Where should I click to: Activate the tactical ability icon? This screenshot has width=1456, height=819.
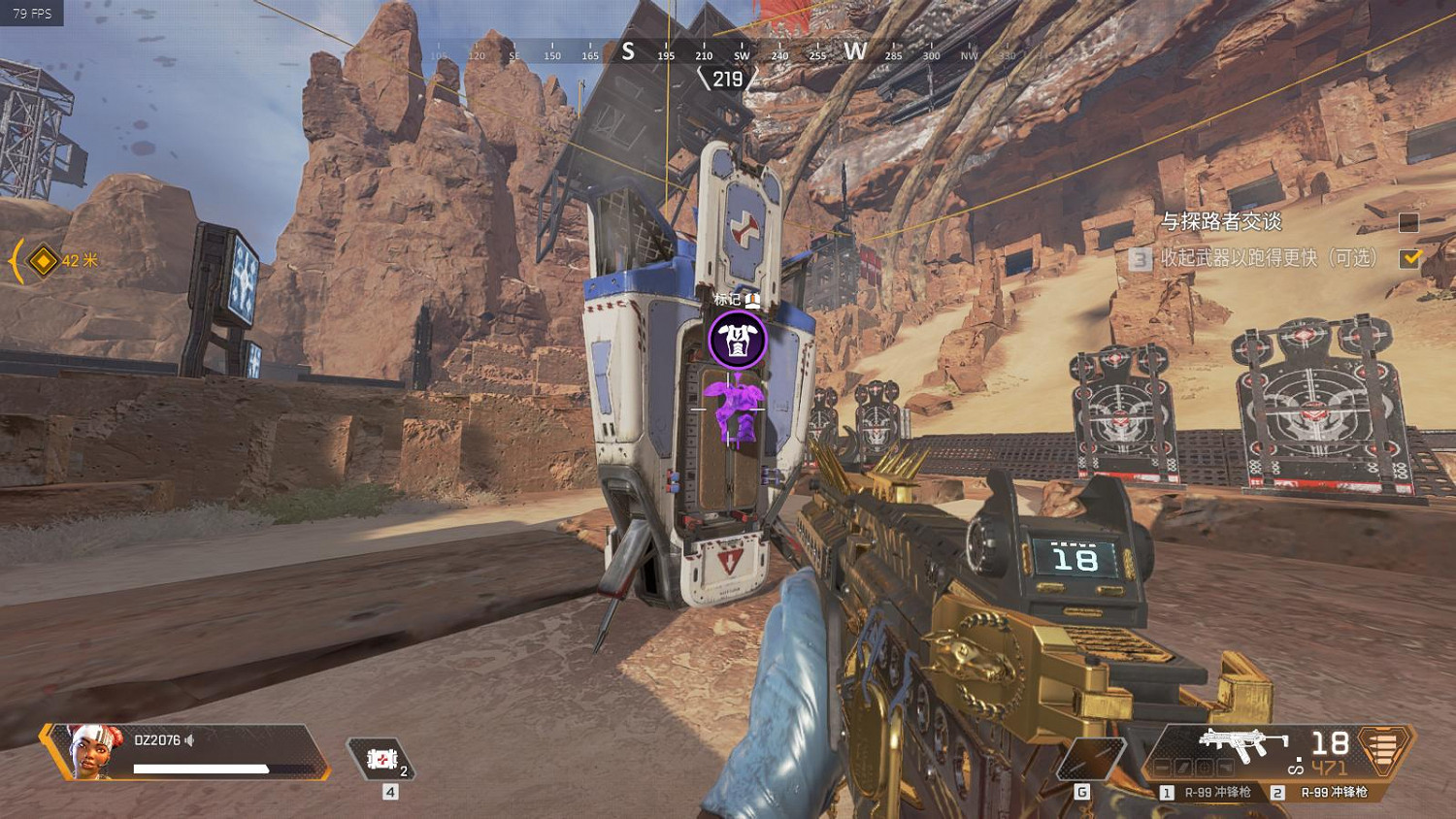[1091, 757]
